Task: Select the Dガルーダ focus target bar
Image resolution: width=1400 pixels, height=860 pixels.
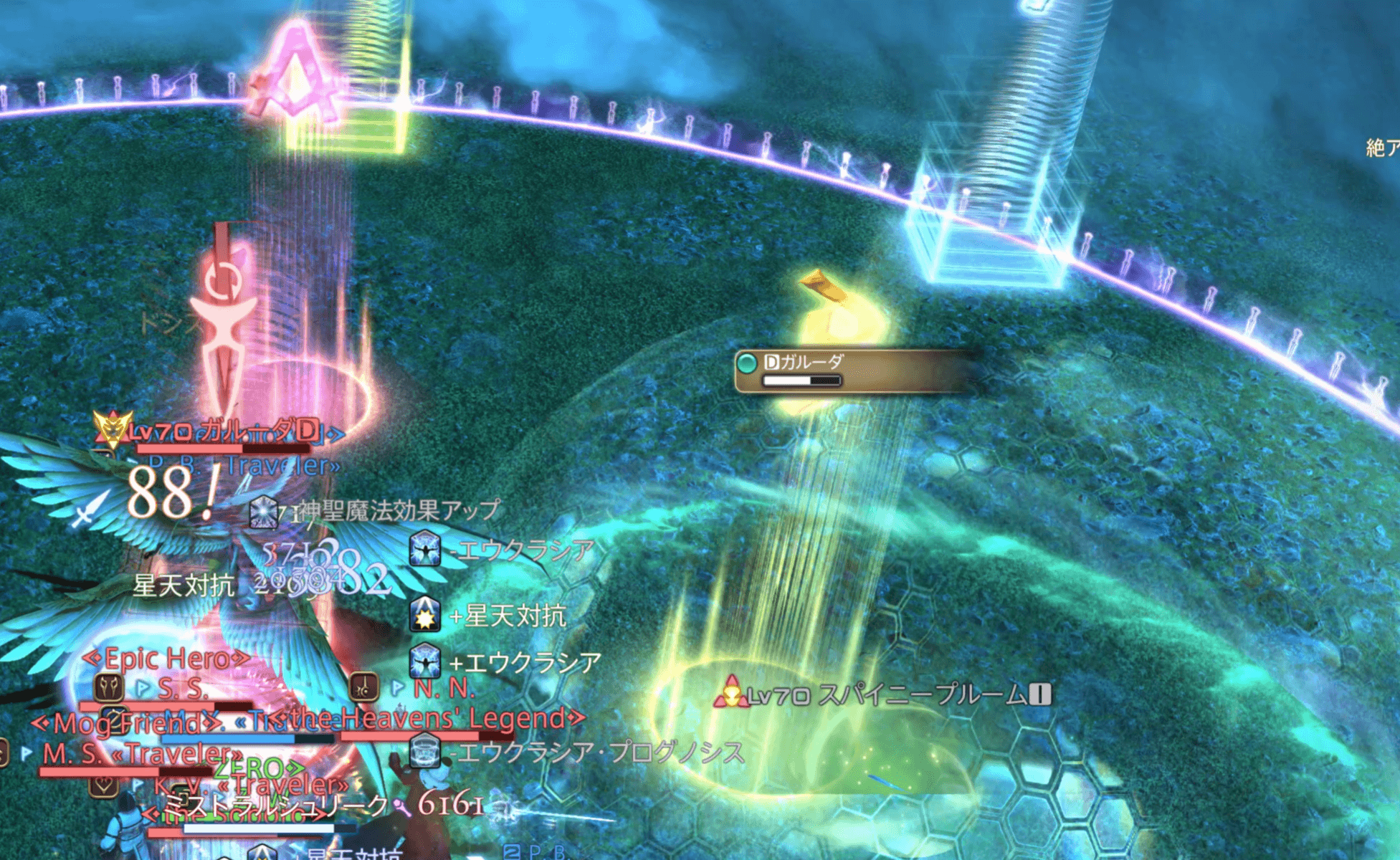Action: [x=857, y=370]
